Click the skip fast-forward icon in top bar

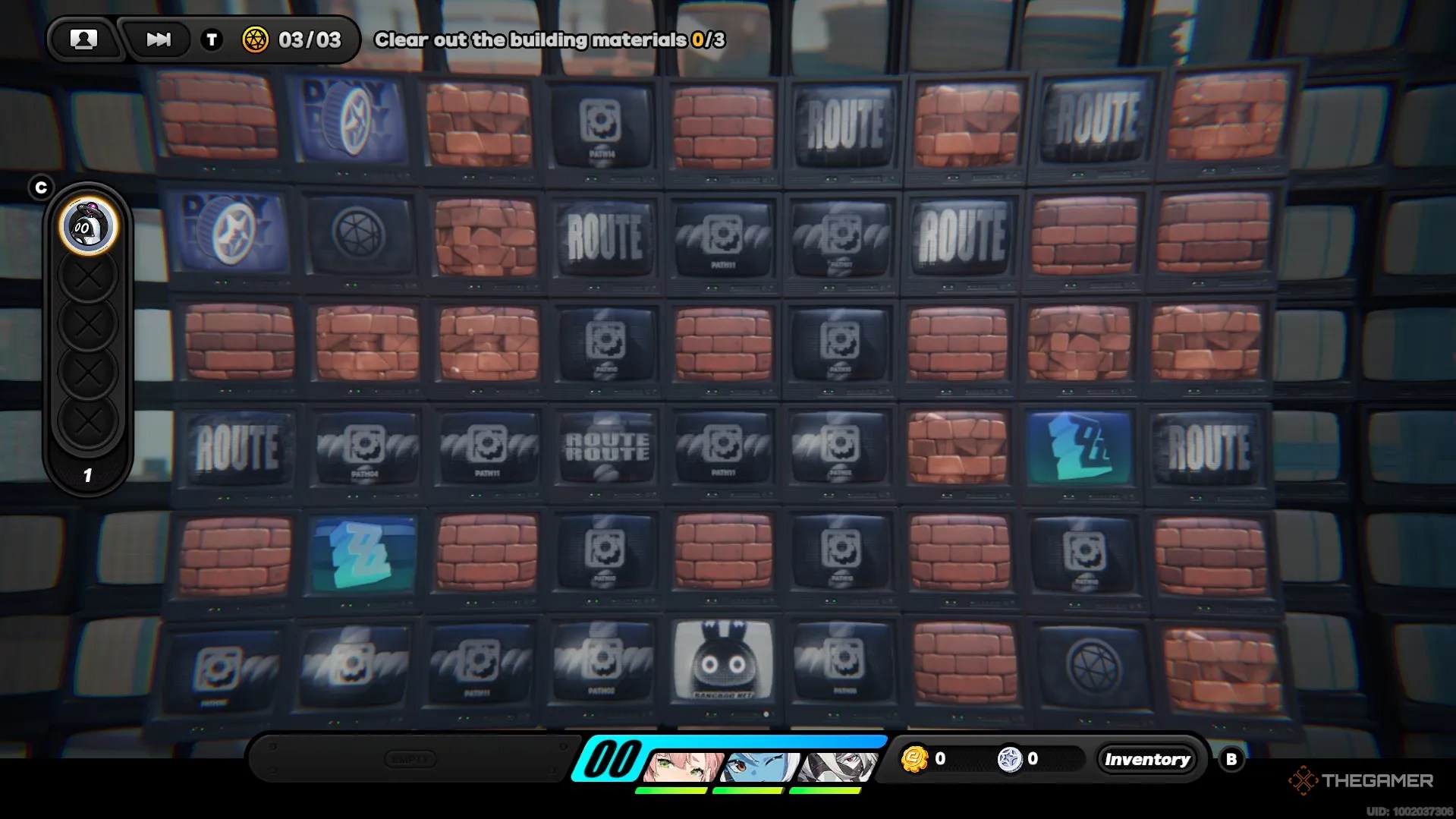pos(157,39)
